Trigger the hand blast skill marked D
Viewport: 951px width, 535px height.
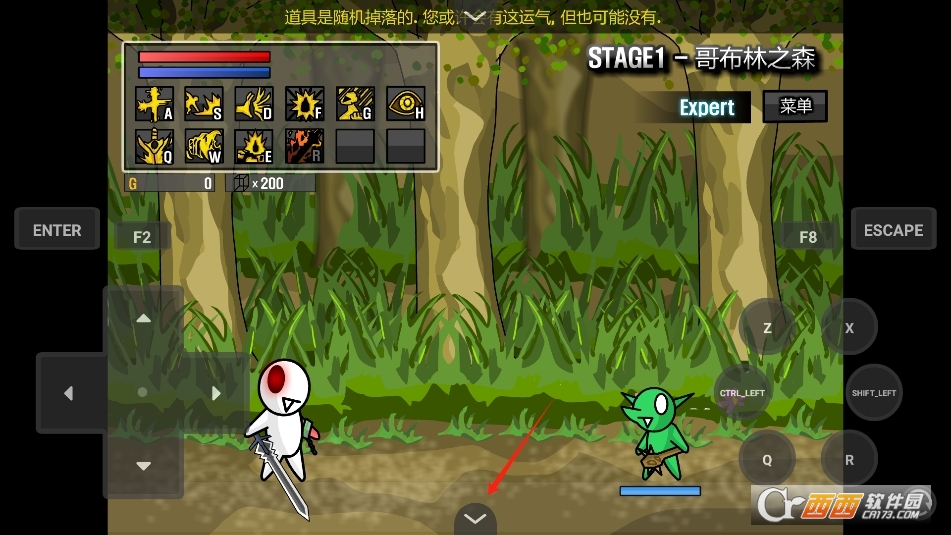pyautogui.click(x=254, y=104)
